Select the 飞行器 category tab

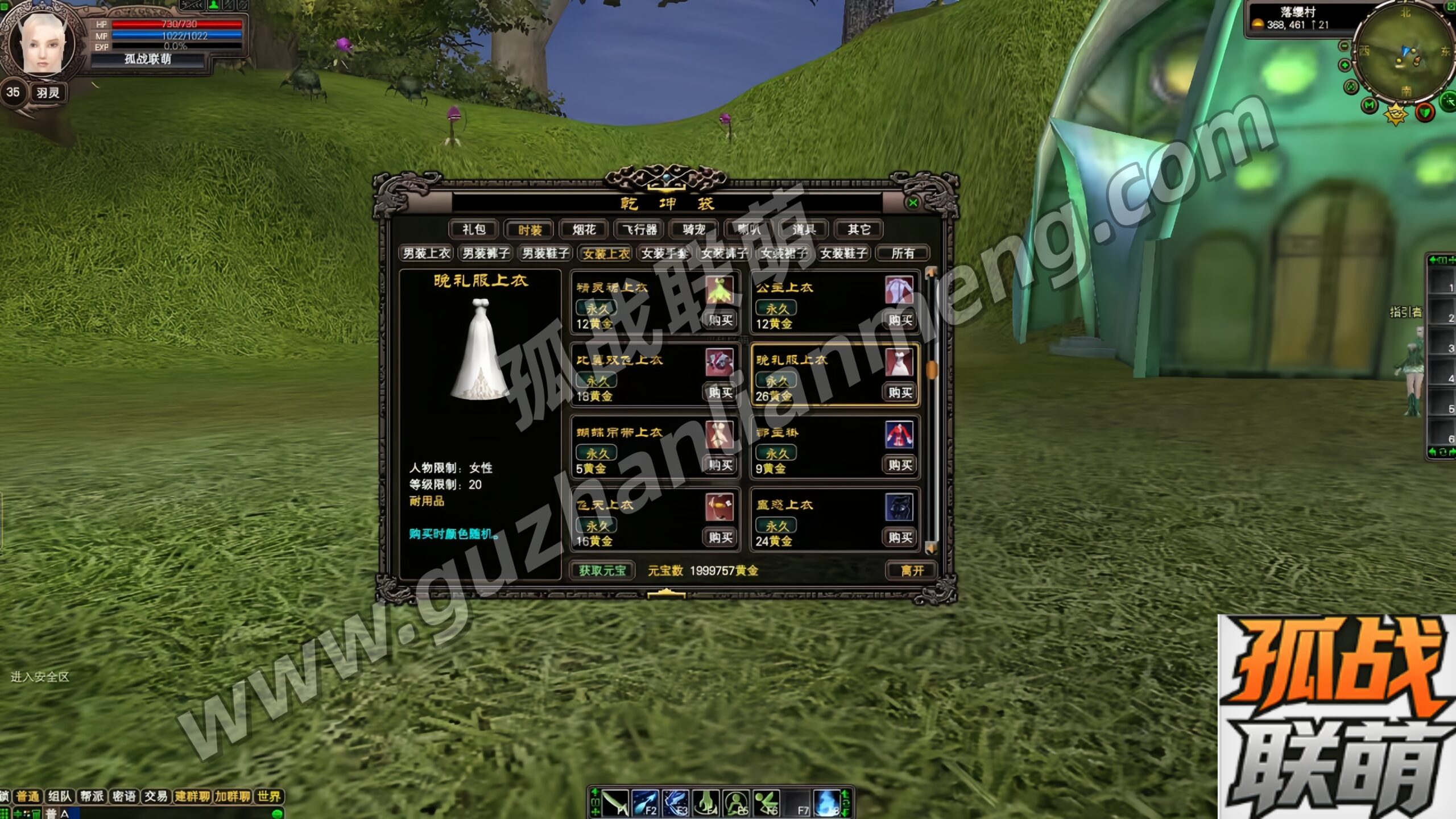click(639, 229)
